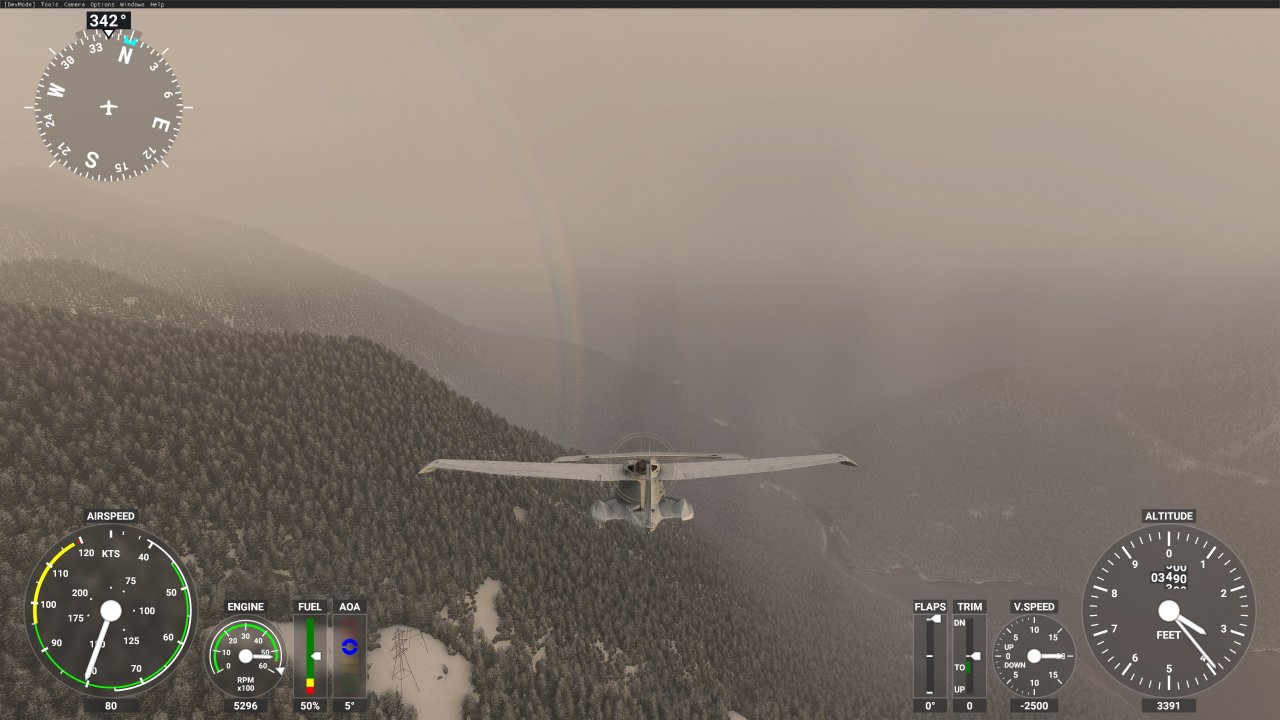Click the AIRSPEED indicator gauge
This screenshot has width=1280, height=720.
click(110, 610)
